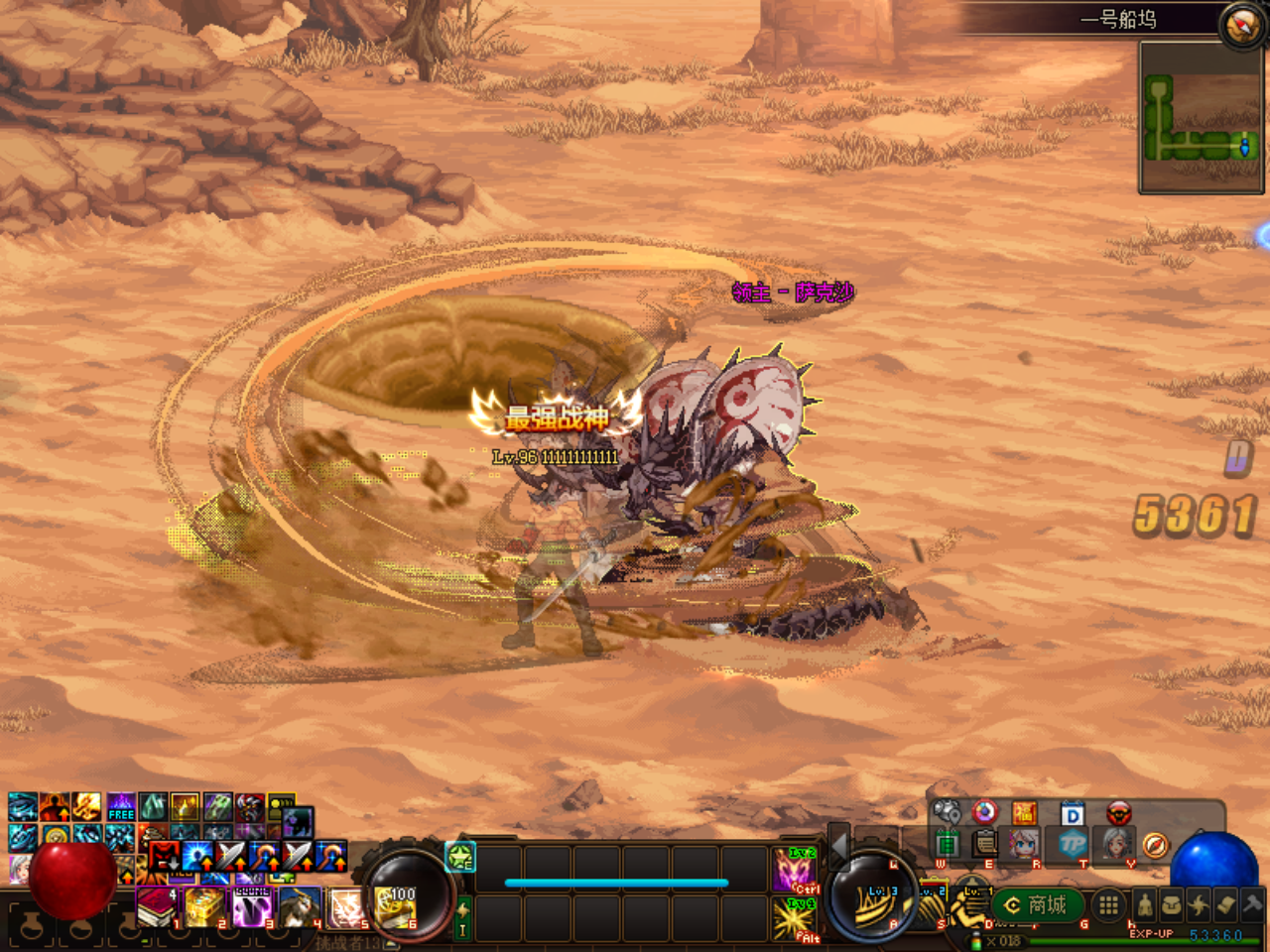
Task: Open the TP hexagon icon
Action: click(1073, 844)
